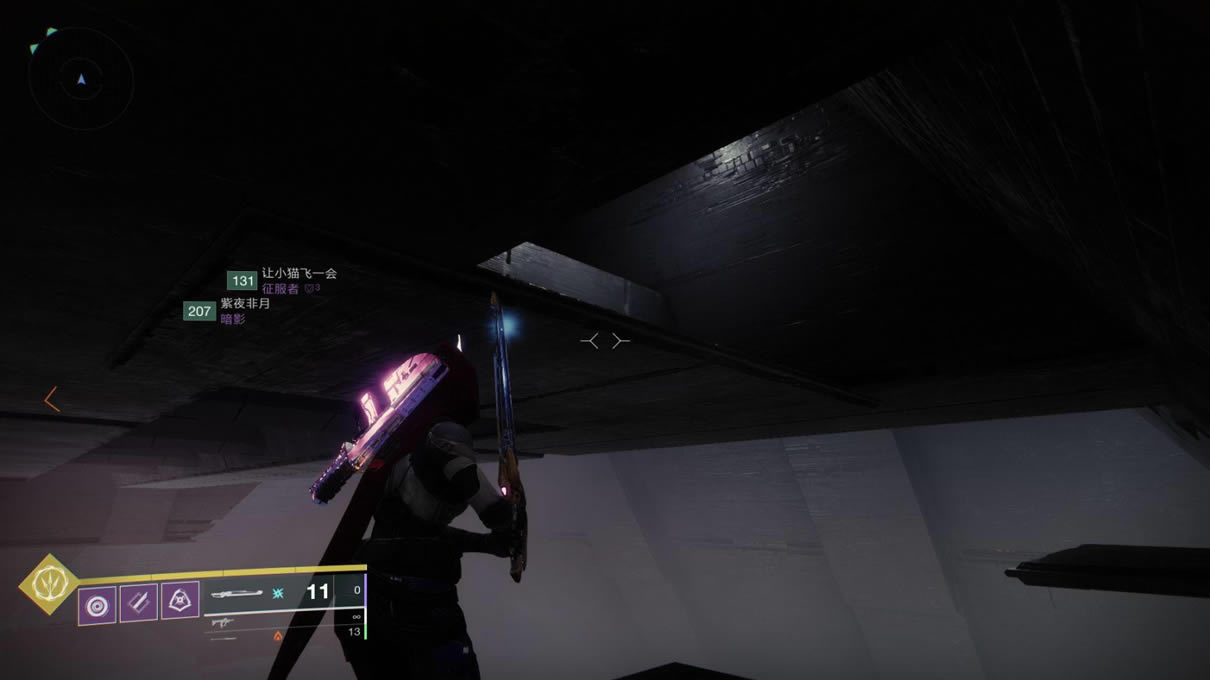The image size is (1210, 680).
Task: Select the grenade ability icon with concentric rings
Action: (x=97, y=606)
